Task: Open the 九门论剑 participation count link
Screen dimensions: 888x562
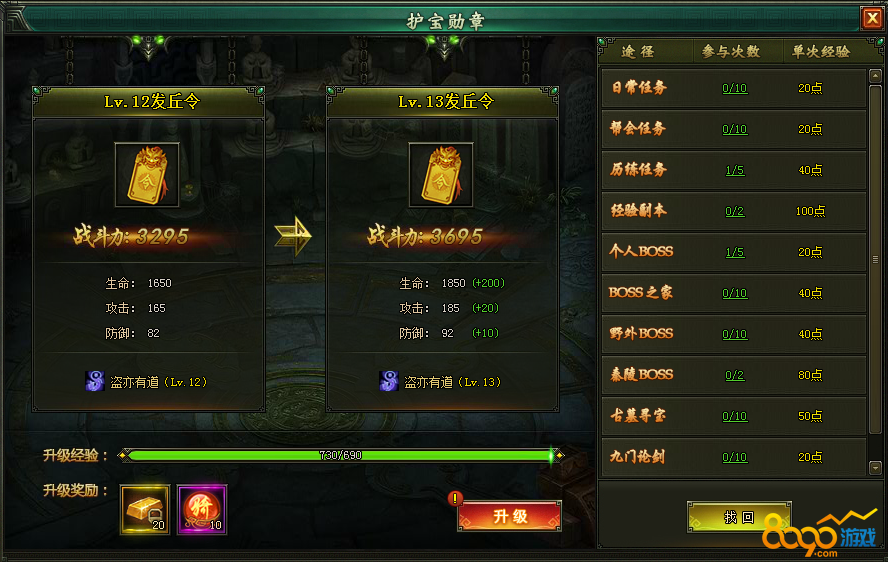Action: point(735,457)
